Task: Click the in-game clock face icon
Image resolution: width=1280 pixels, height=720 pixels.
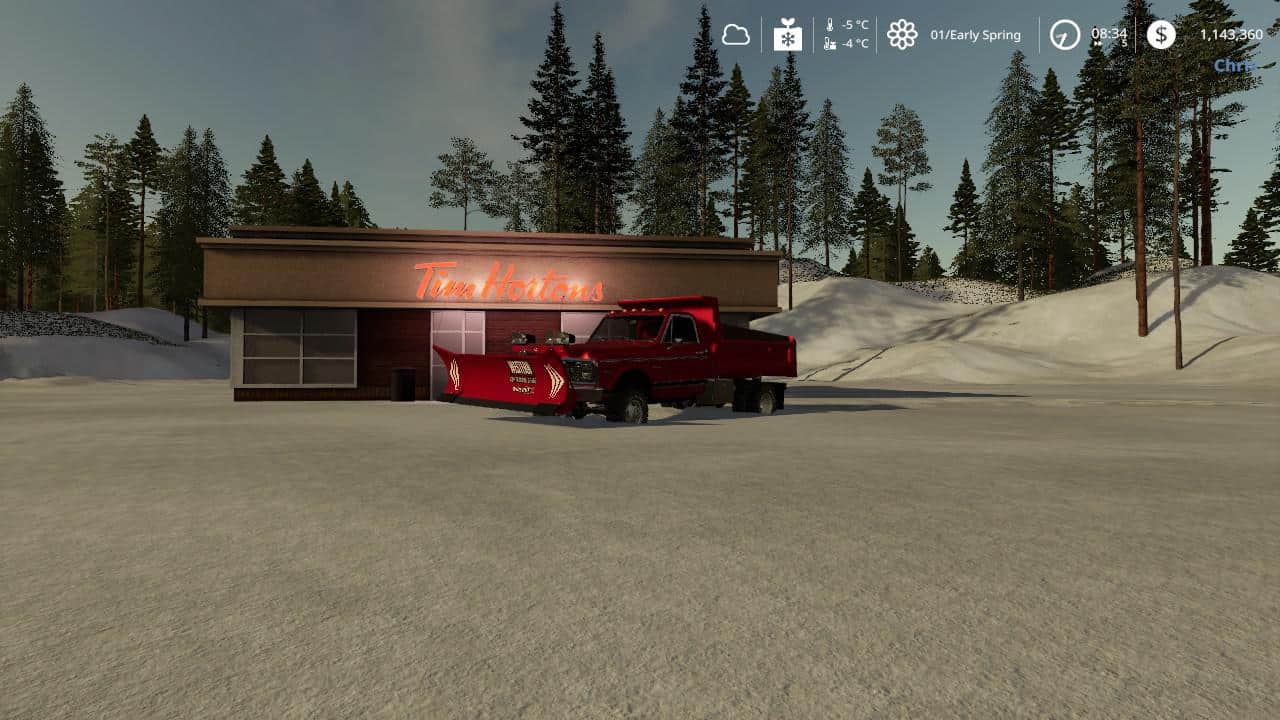Action: tap(1063, 35)
